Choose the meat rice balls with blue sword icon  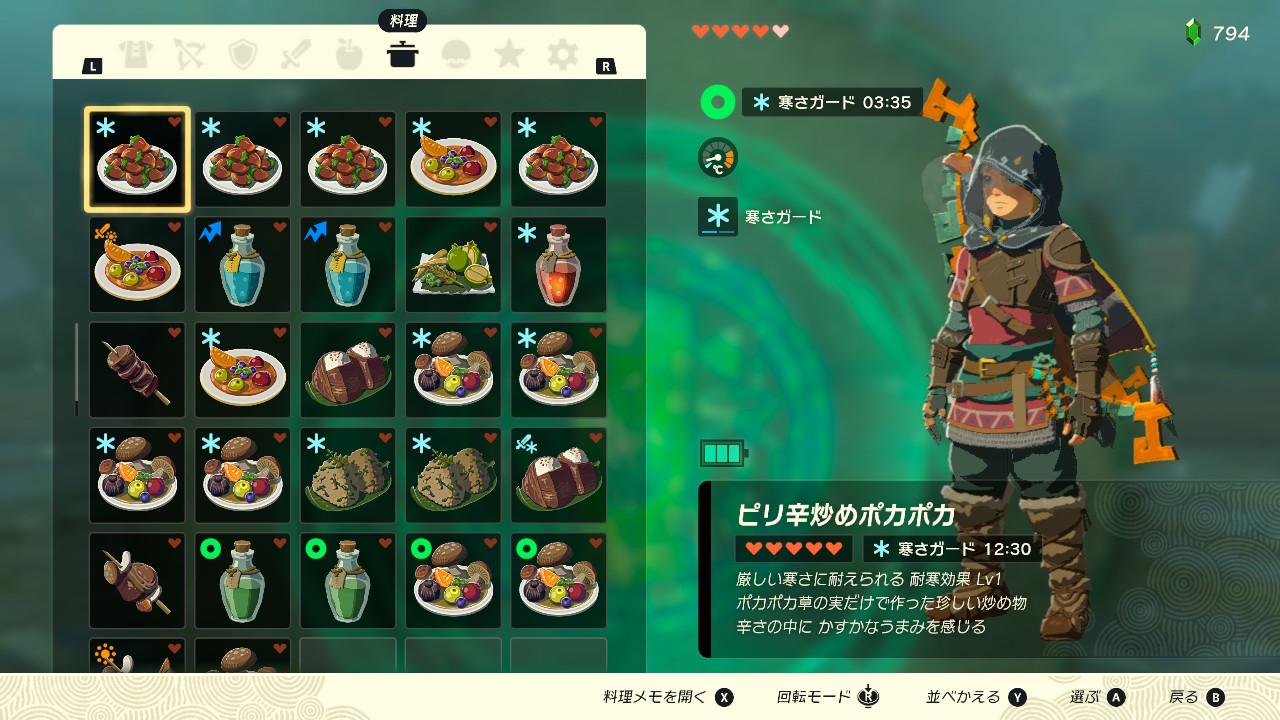559,476
